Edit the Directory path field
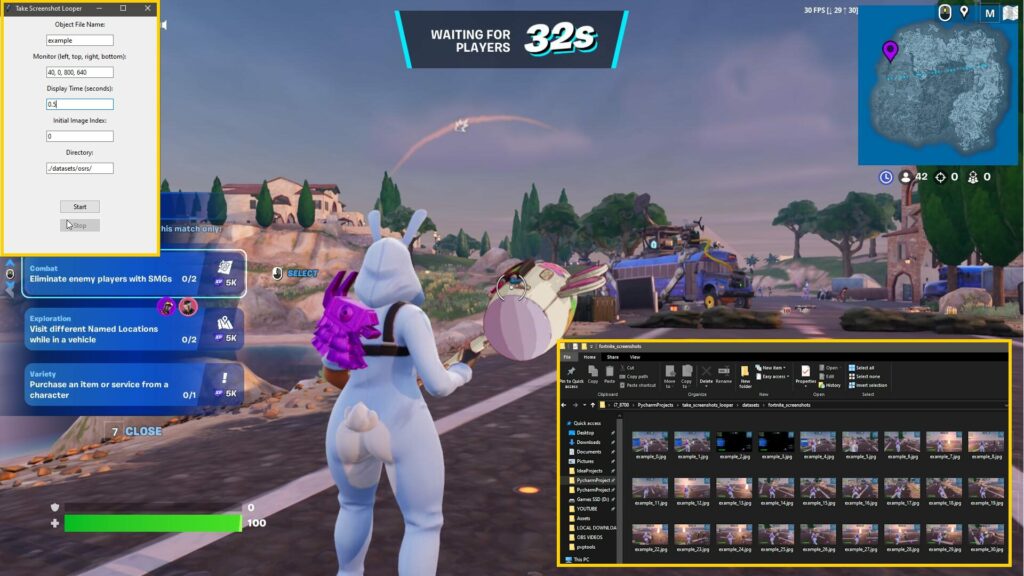Viewport: 1024px width, 576px height. coord(80,168)
